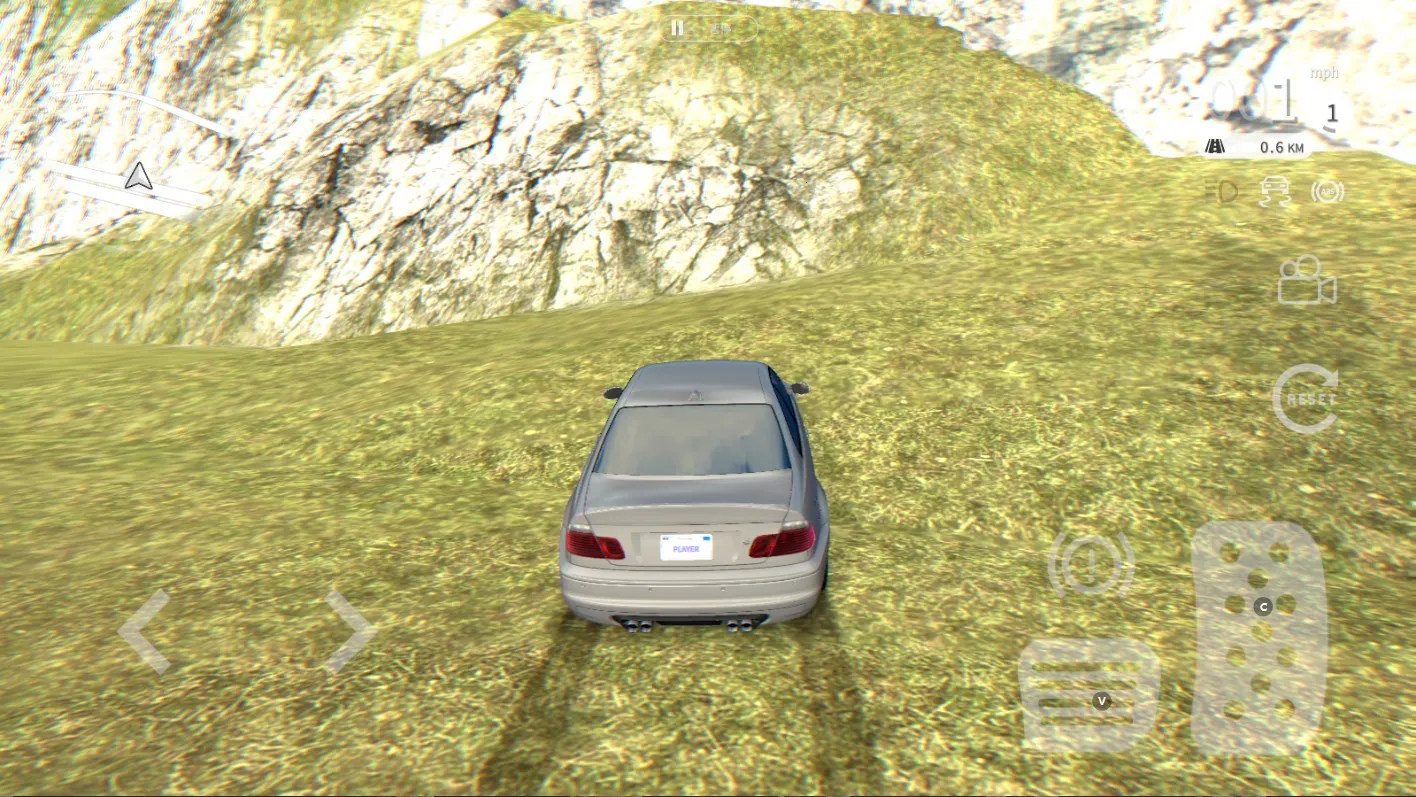Viewport: 1416px width, 797px height.
Task: Switch camera view with the camera icon
Action: 1307,281
